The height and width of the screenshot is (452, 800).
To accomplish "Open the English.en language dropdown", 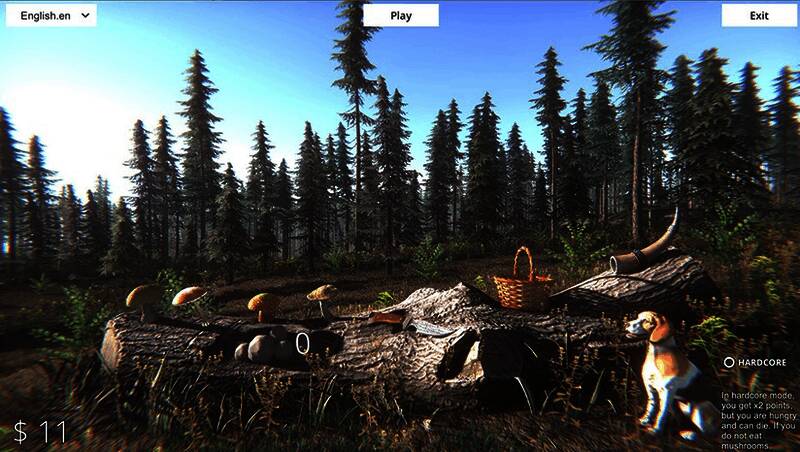I will [51, 15].
